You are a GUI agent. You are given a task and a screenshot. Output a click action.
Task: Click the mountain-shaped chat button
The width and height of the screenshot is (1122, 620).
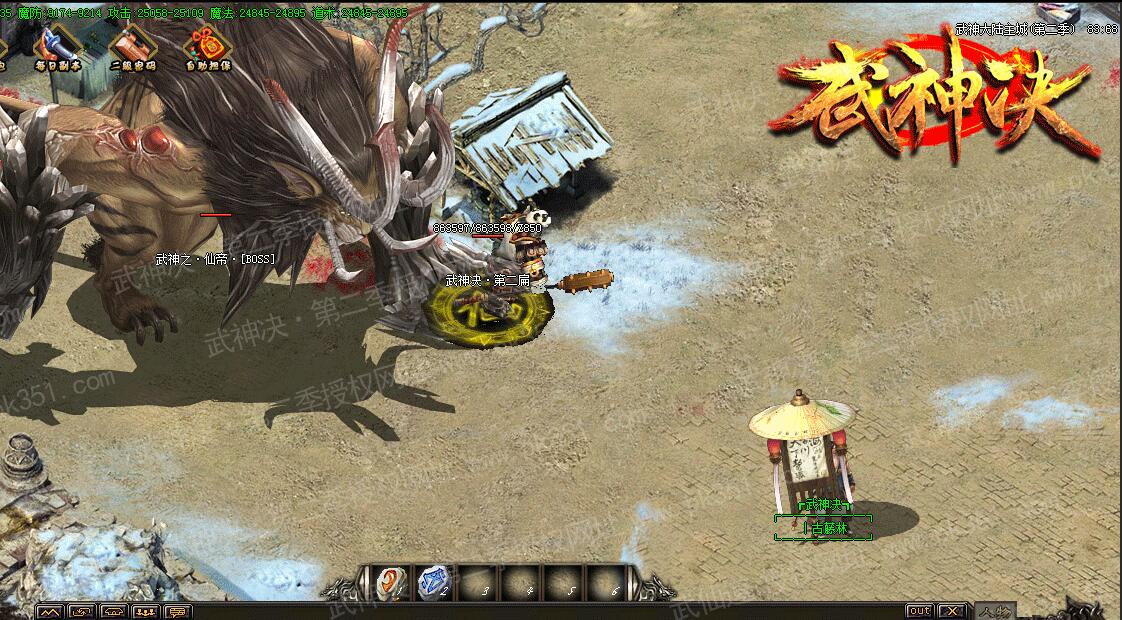click(49, 611)
